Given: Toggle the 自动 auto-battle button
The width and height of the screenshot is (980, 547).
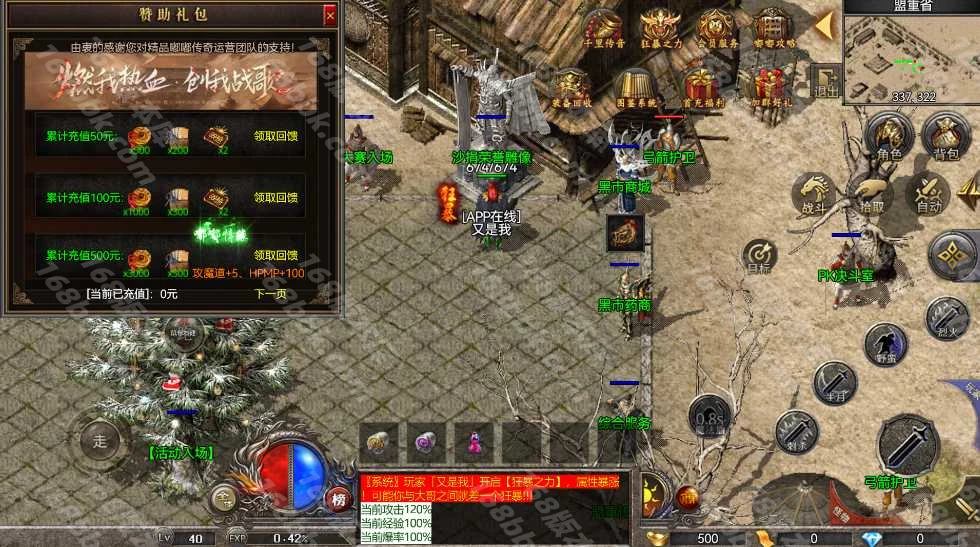Looking at the screenshot, I should 929,194.
